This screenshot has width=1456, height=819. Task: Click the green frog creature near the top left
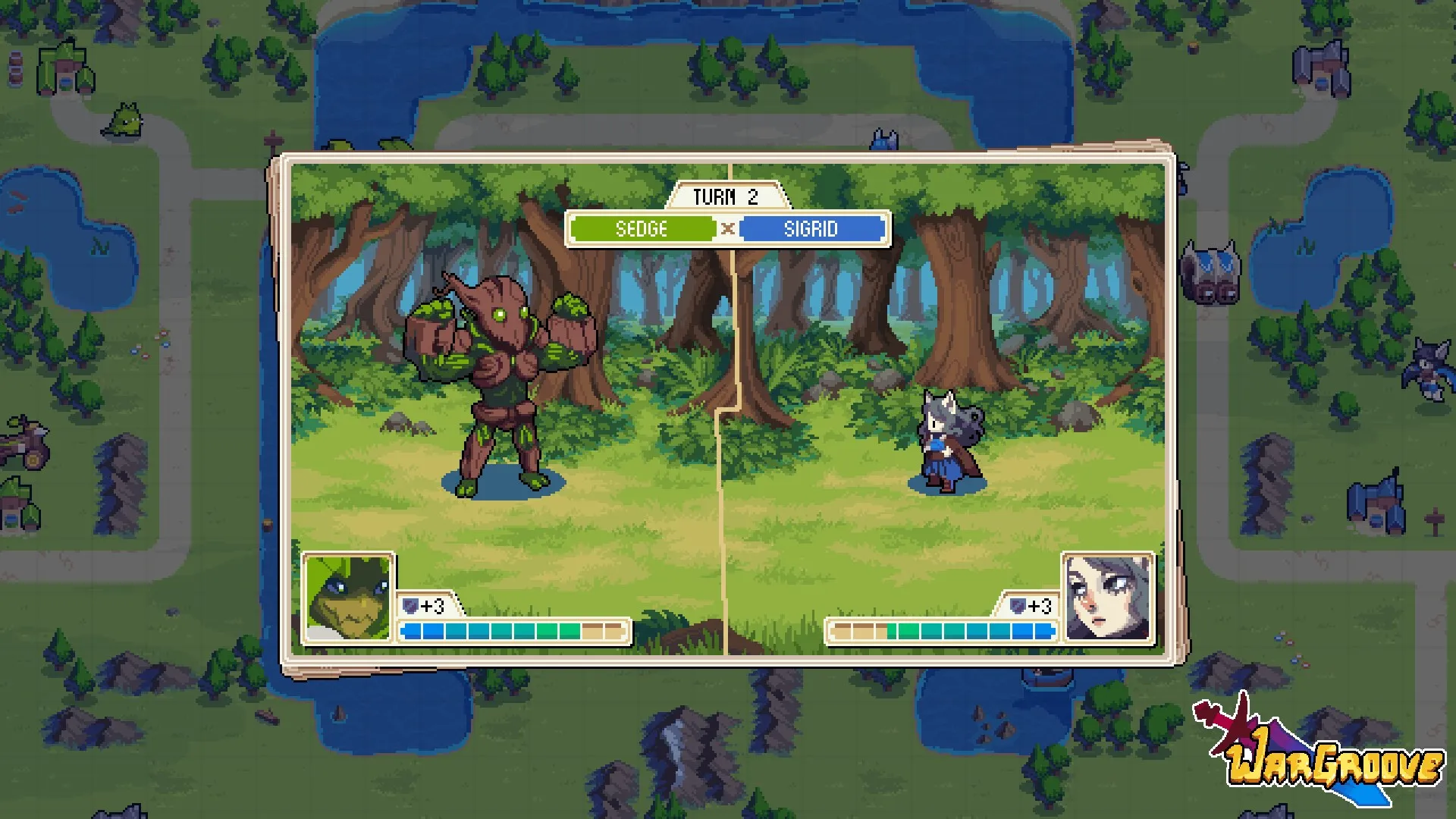(127, 118)
